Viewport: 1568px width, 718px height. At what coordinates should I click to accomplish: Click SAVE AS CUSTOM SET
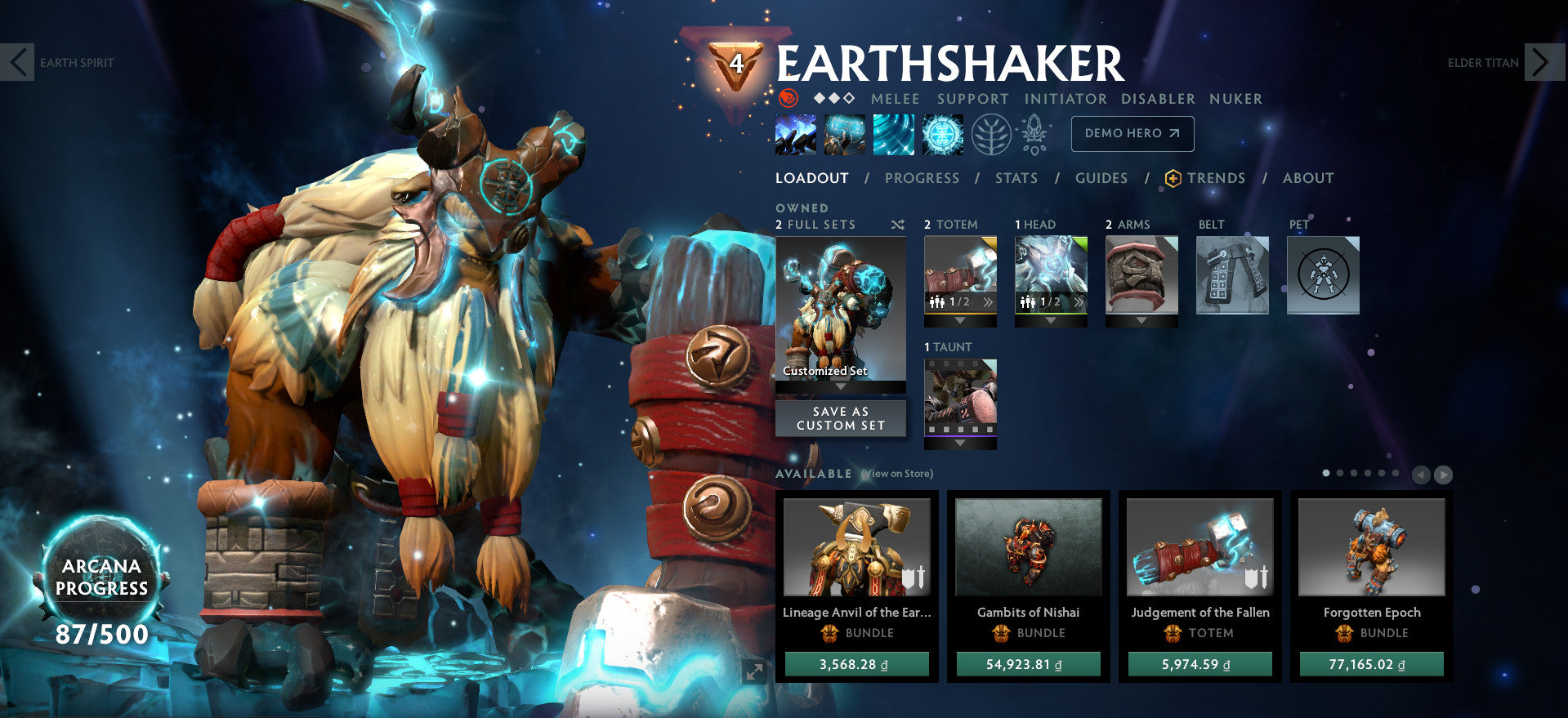click(840, 418)
